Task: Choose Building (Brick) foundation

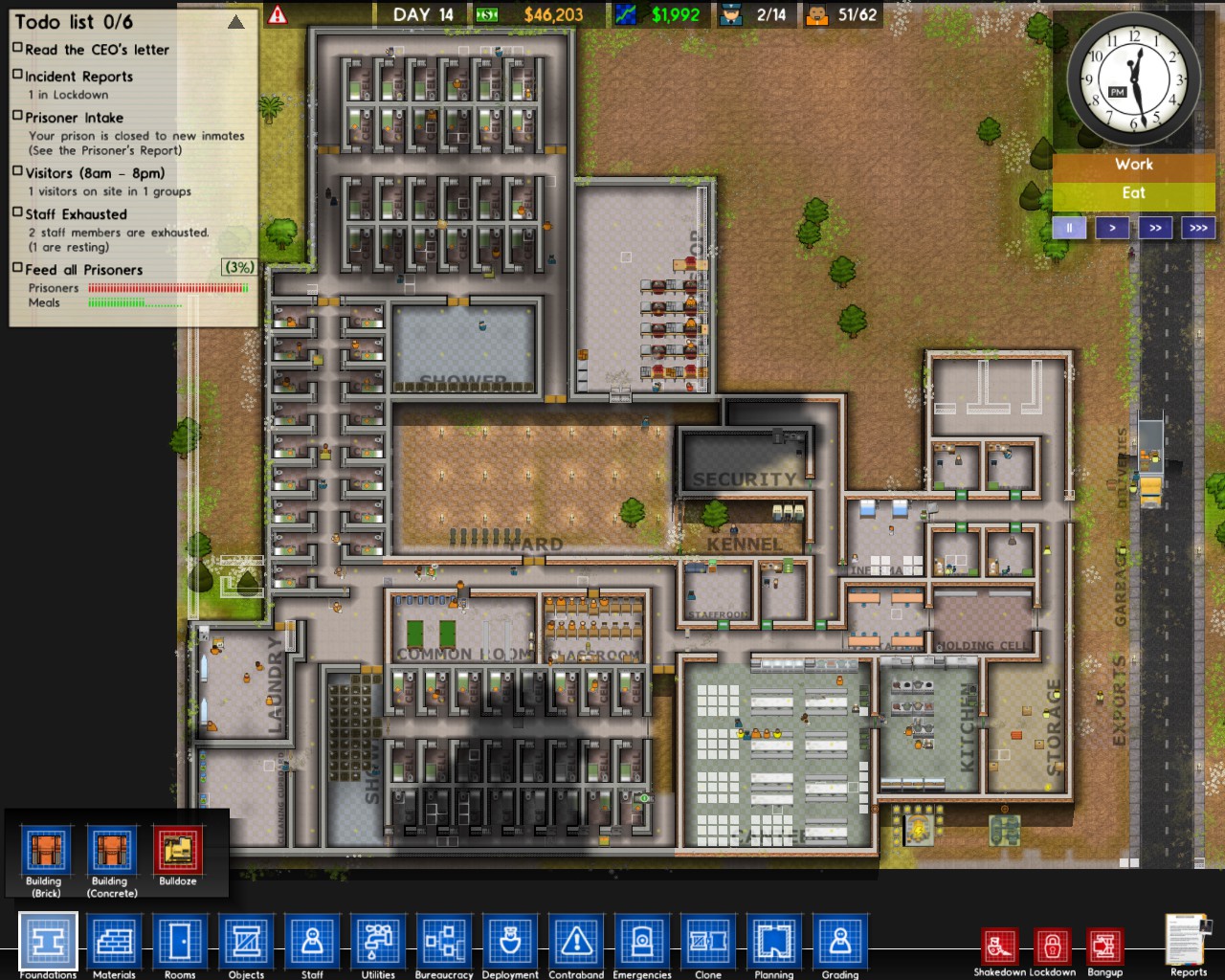Action: [x=46, y=851]
